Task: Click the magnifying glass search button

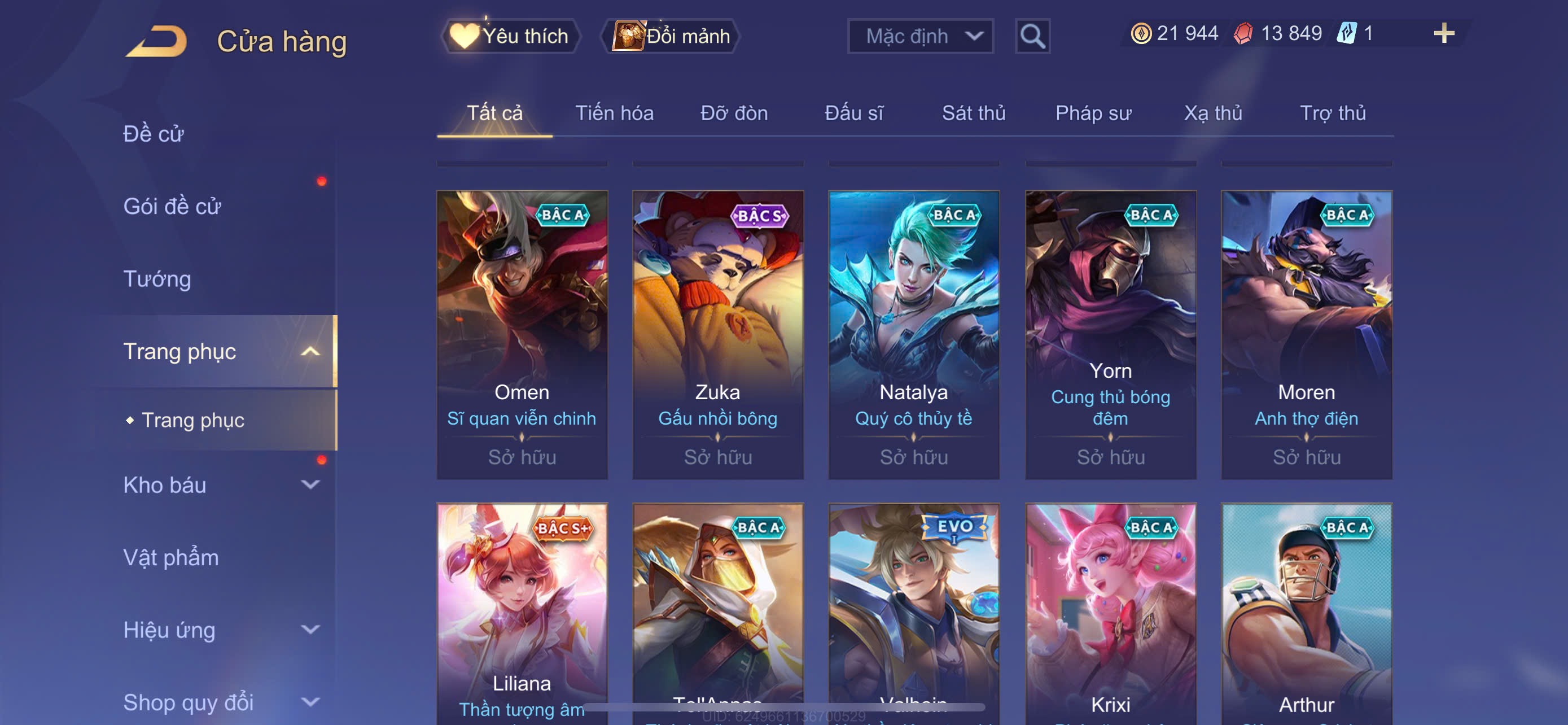Action: pos(1032,37)
